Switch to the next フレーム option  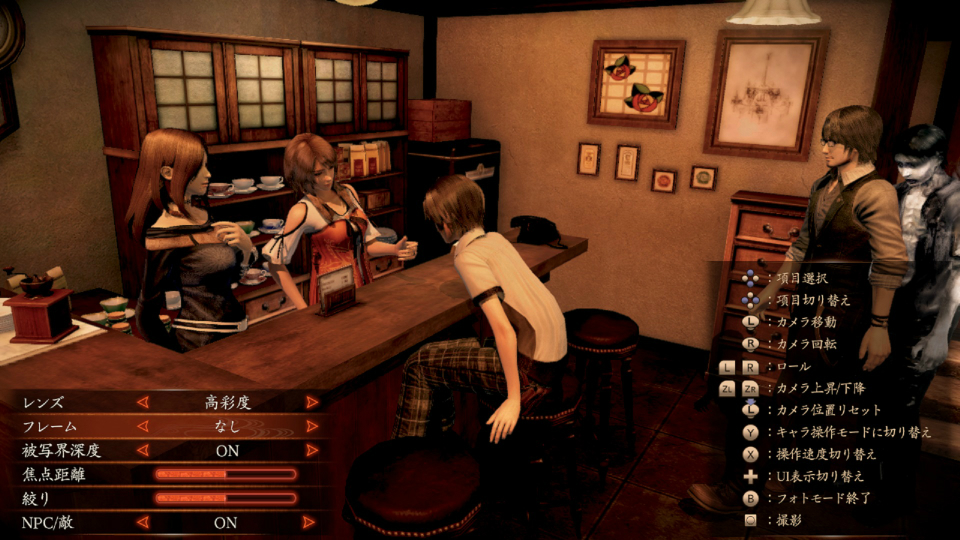coord(312,426)
